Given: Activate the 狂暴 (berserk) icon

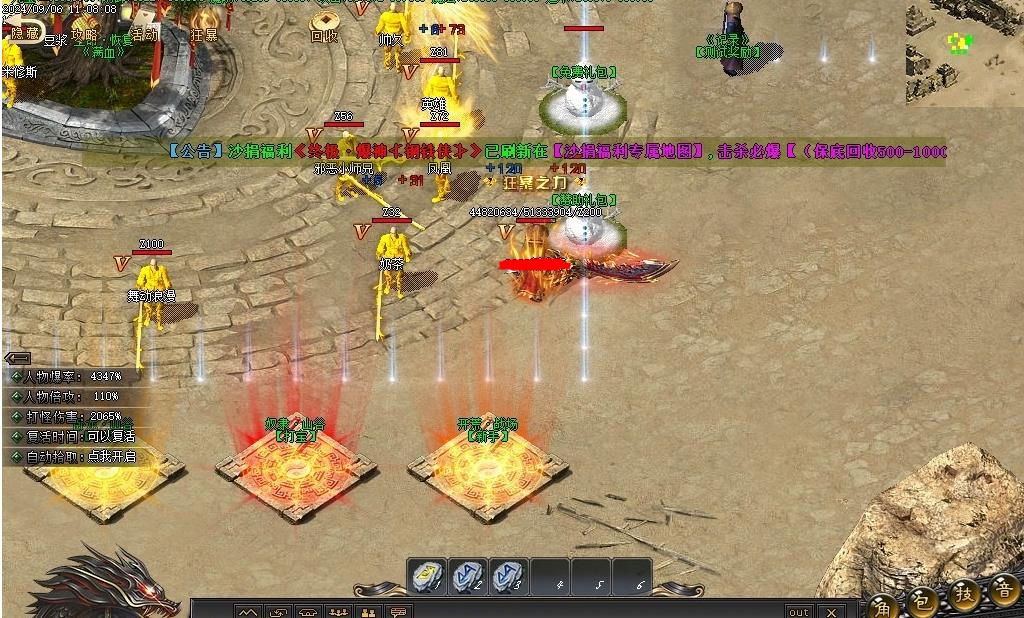Looking at the screenshot, I should [x=204, y=25].
